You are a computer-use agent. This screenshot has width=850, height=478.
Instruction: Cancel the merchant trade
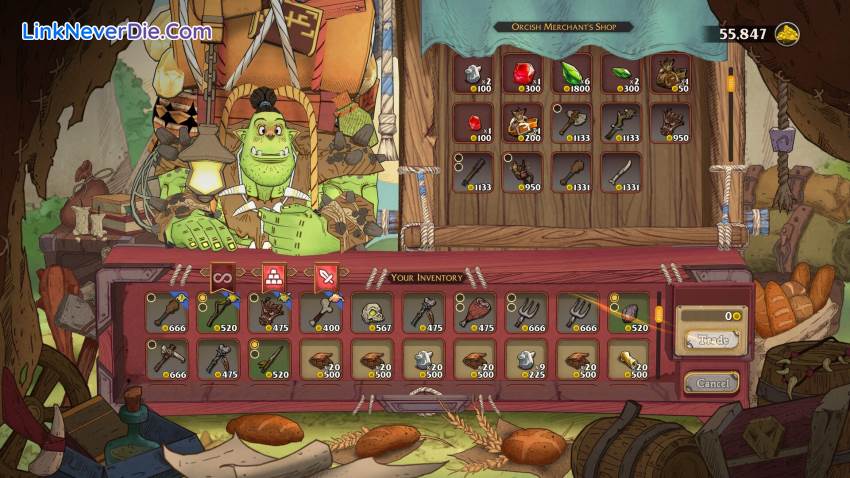coord(712,383)
